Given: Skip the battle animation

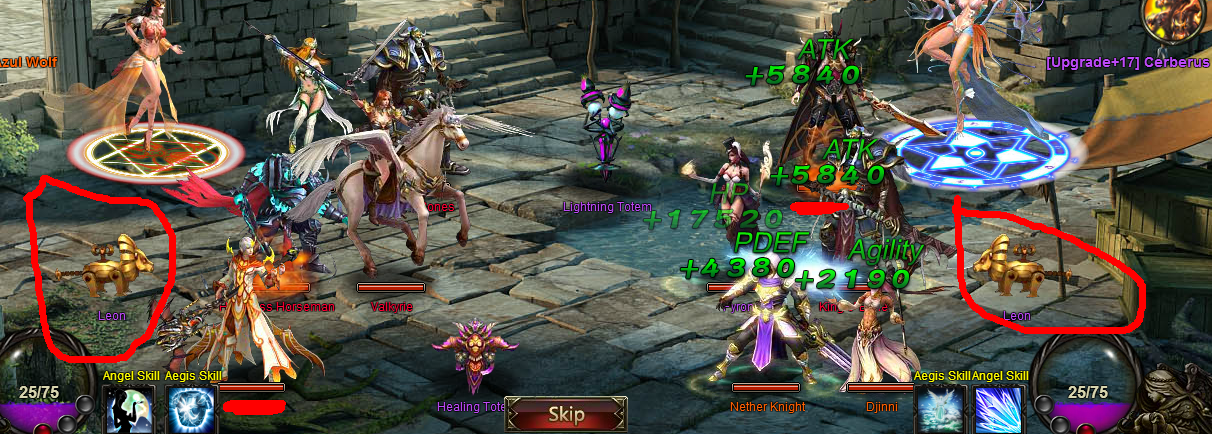Looking at the screenshot, I should pyautogui.click(x=566, y=414).
